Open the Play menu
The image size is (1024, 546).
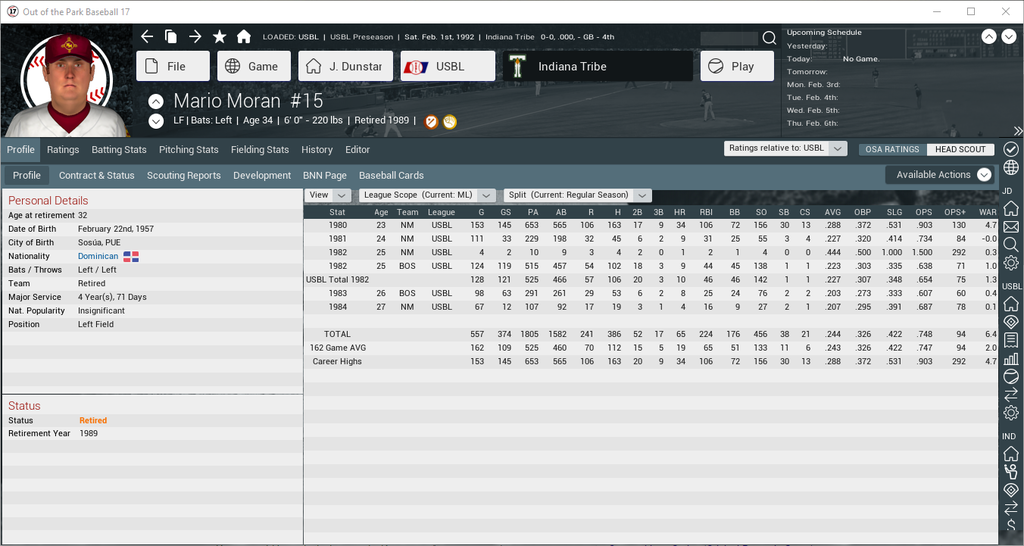[737, 67]
